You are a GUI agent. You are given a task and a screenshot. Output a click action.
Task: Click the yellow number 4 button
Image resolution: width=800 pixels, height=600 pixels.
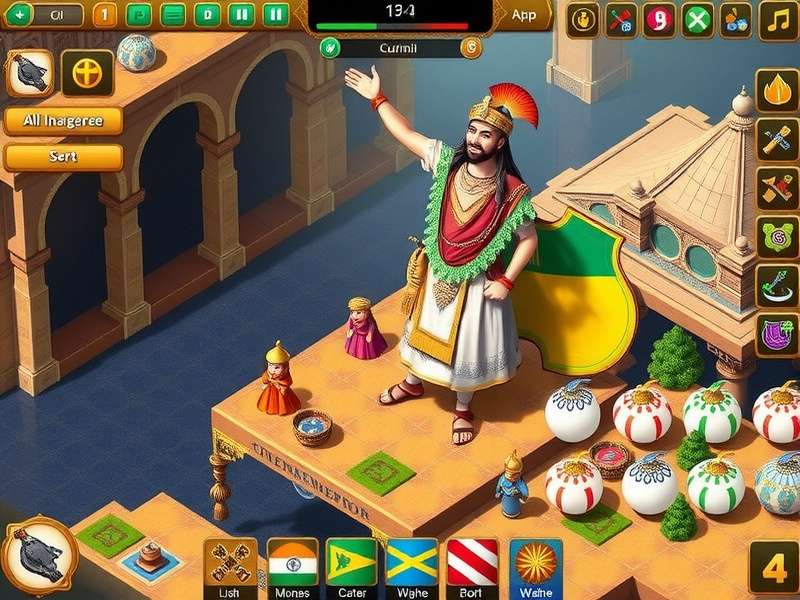(x=774, y=569)
